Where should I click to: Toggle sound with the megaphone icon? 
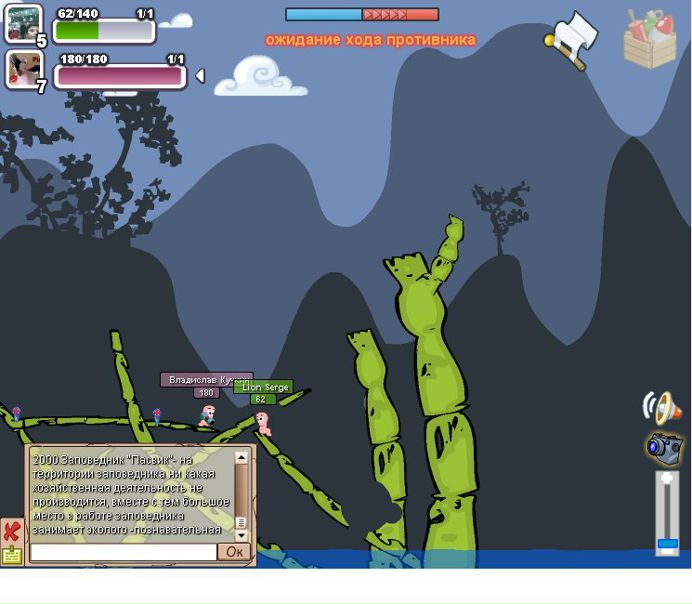[x=662, y=406]
